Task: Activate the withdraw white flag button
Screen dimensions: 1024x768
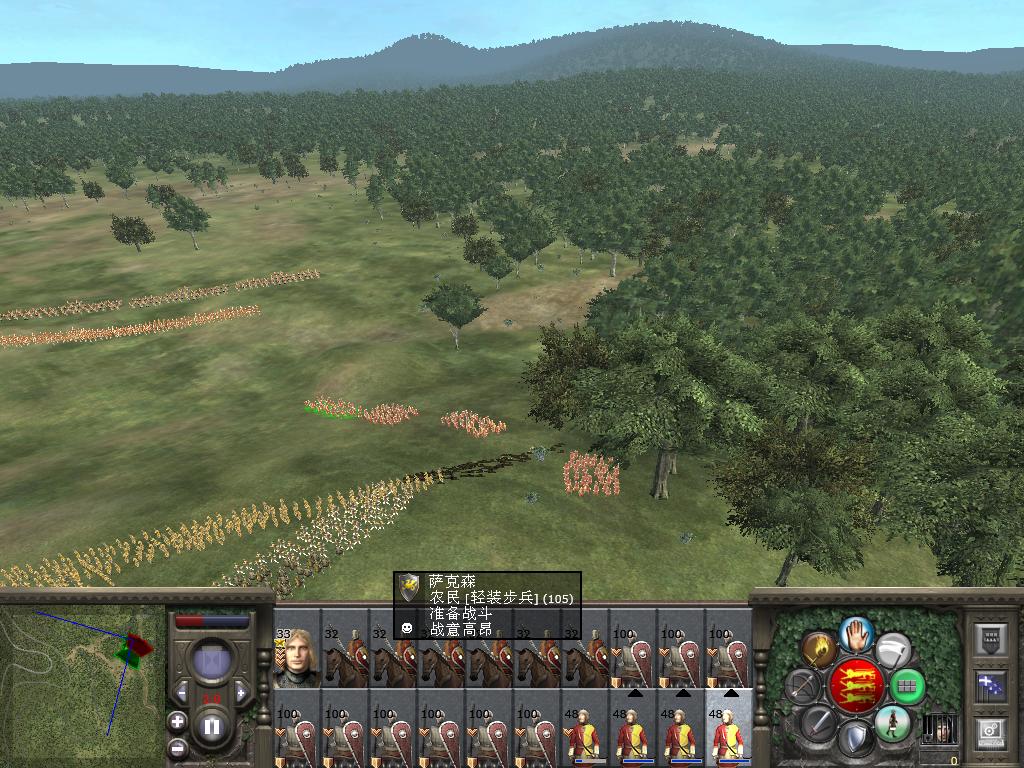Action: pos(893,649)
